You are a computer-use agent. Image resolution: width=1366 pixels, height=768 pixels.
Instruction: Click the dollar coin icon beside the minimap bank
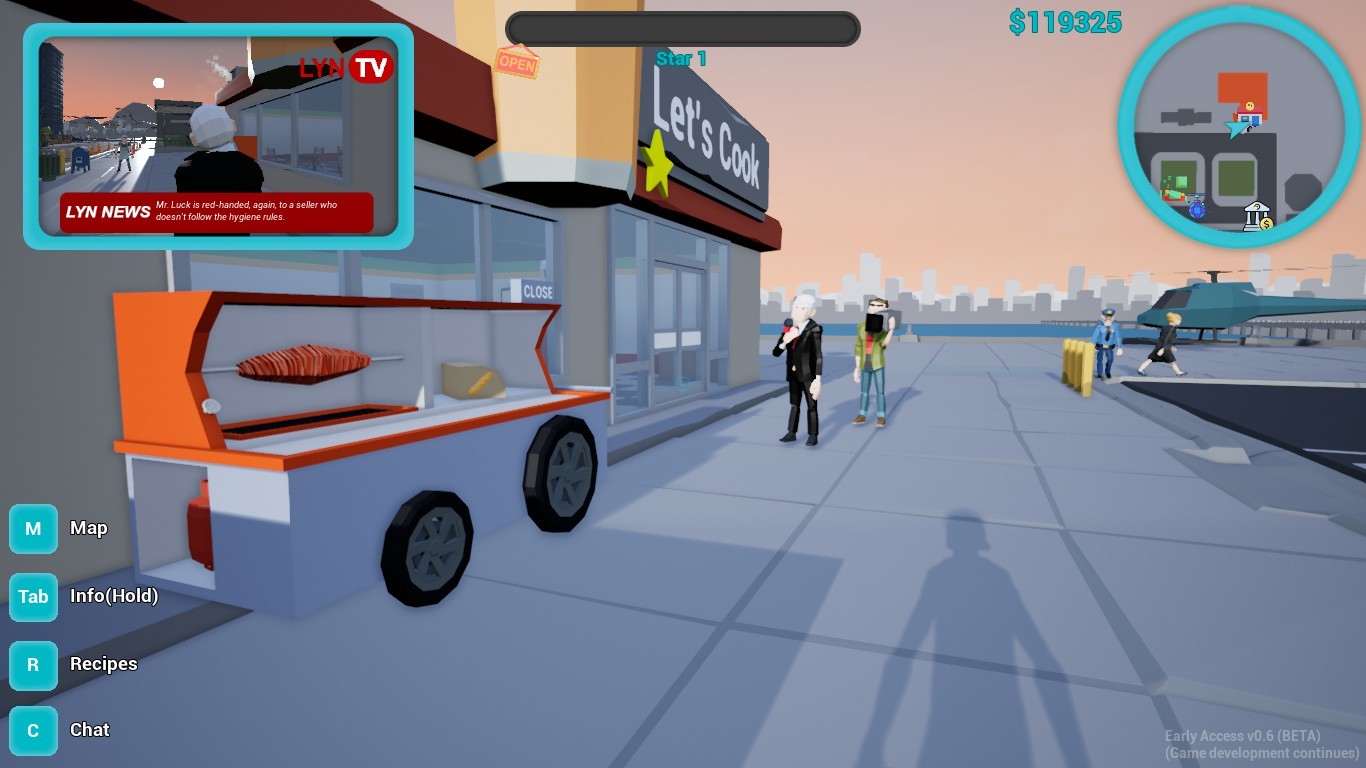(1266, 223)
